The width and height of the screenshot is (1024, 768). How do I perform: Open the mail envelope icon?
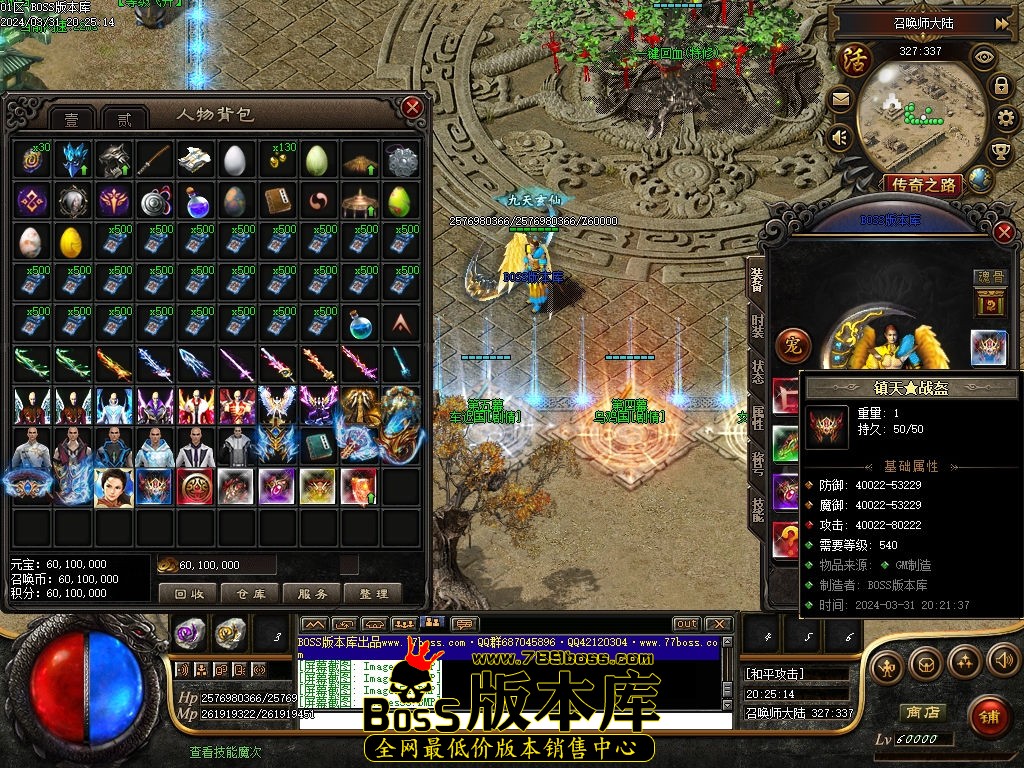click(839, 99)
